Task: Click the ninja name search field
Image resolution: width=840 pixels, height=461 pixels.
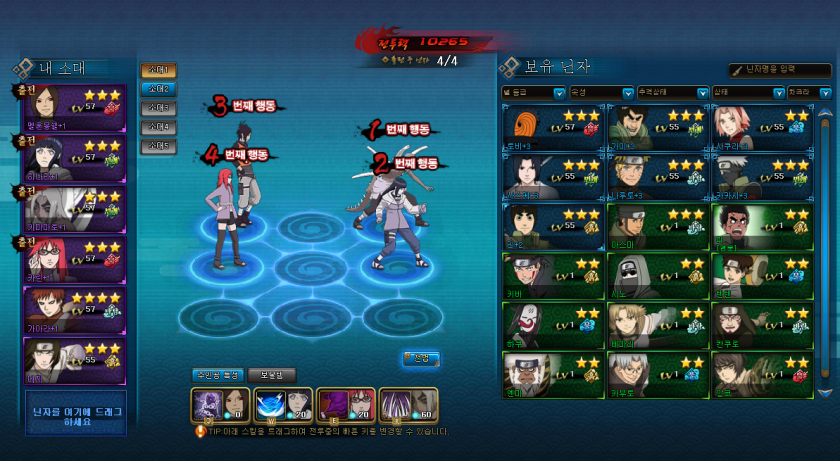Action: [782, 69]
